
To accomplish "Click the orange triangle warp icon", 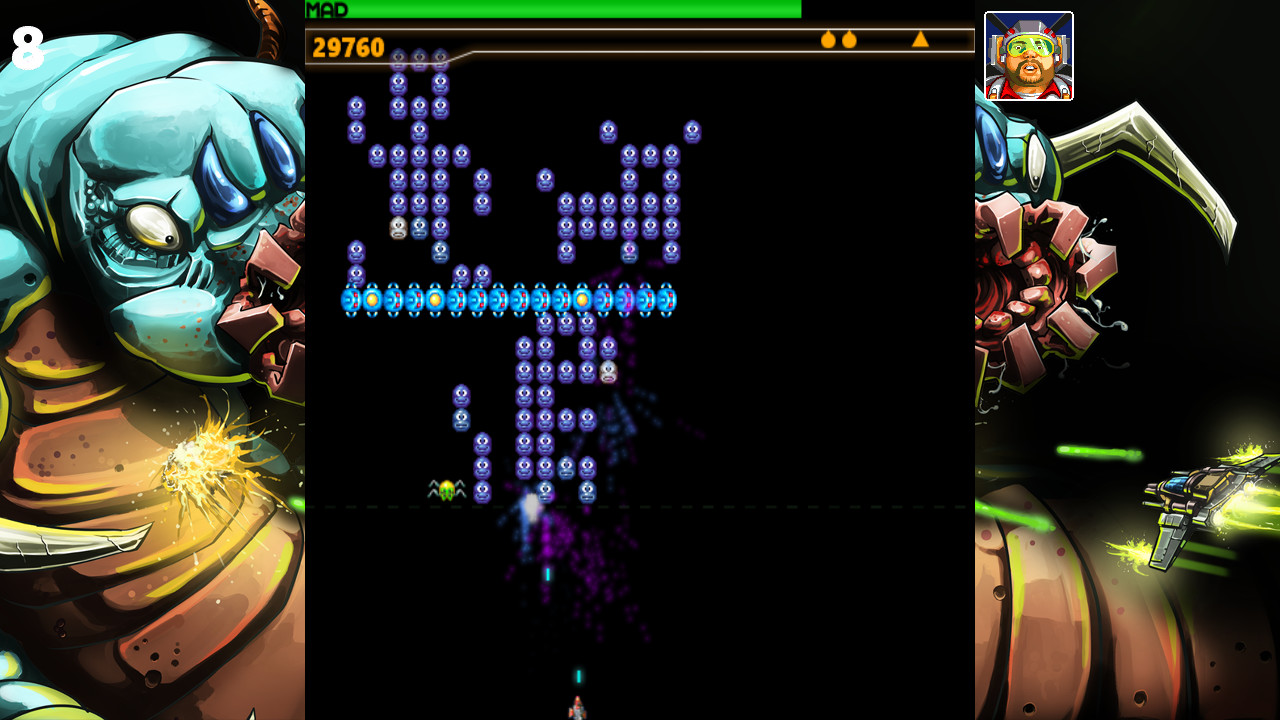I will click(x=919, y=41).
